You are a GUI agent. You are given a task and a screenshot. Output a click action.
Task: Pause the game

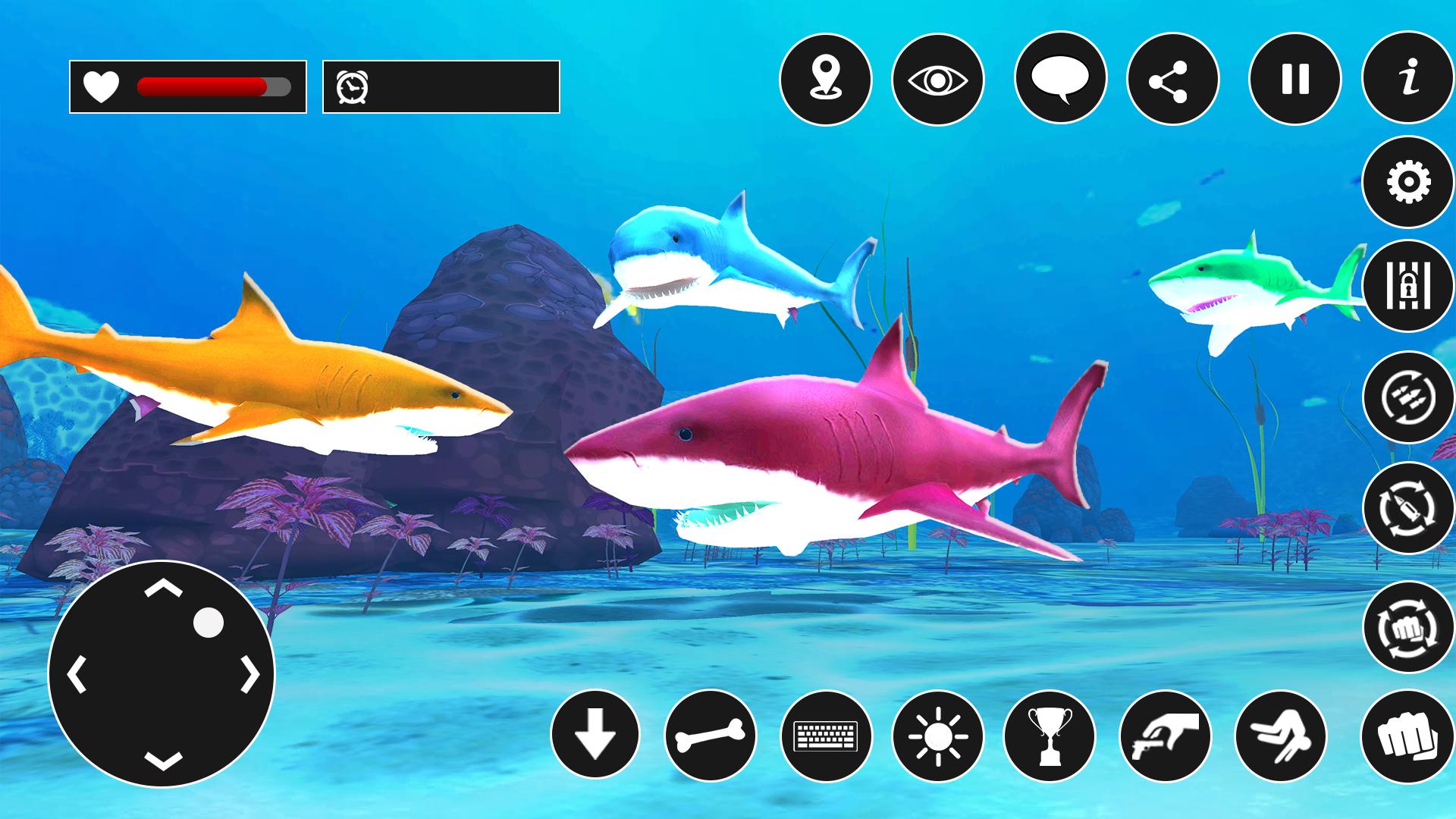tap(1294, 79)
